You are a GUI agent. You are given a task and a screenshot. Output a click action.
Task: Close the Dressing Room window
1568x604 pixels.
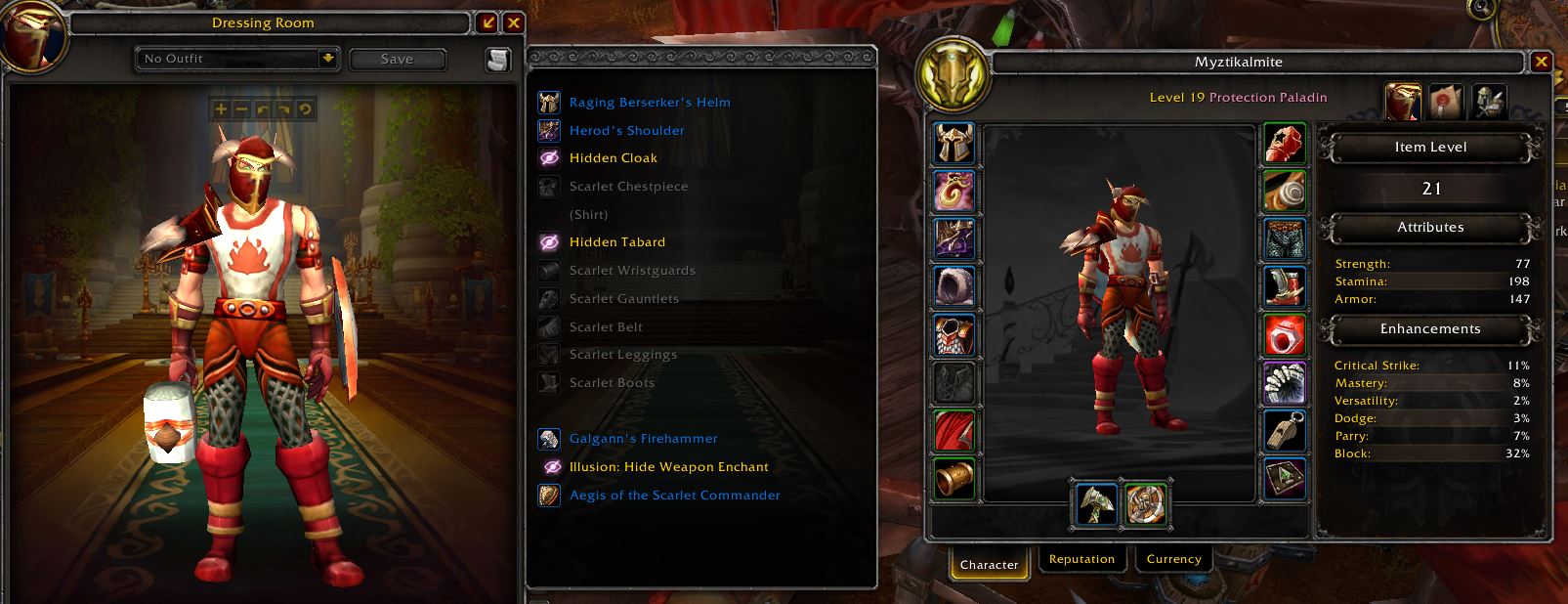[x=514, y=23]
